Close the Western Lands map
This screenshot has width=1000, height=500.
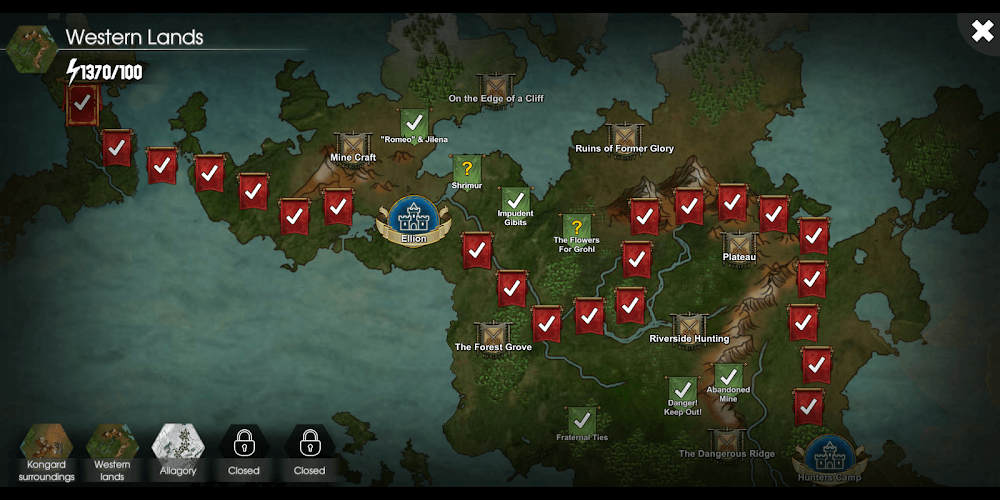982,30
